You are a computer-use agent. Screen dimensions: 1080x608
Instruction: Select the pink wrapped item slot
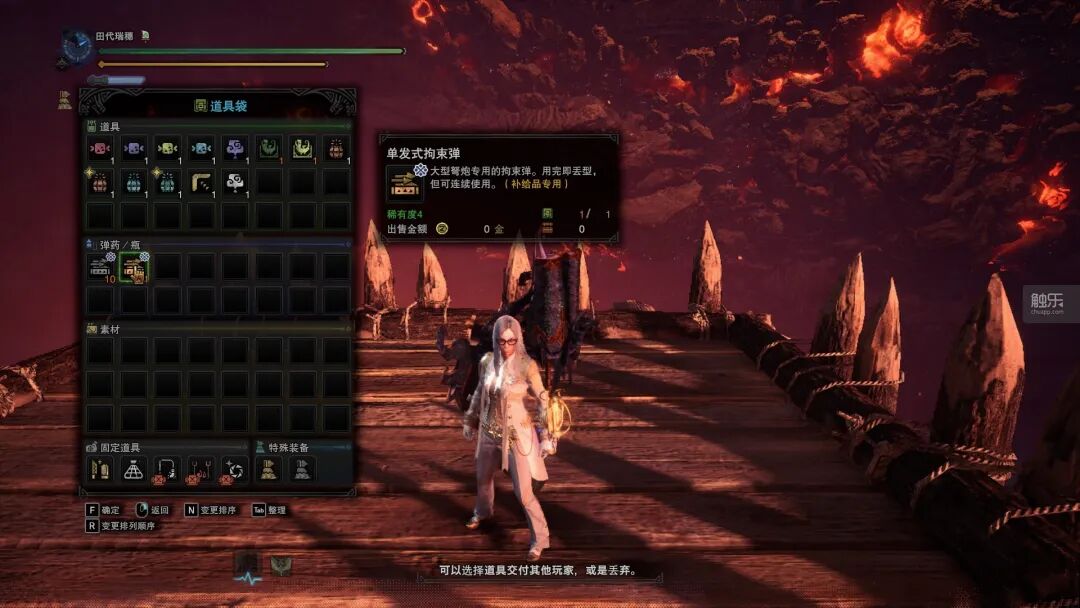tap(100, 148)
